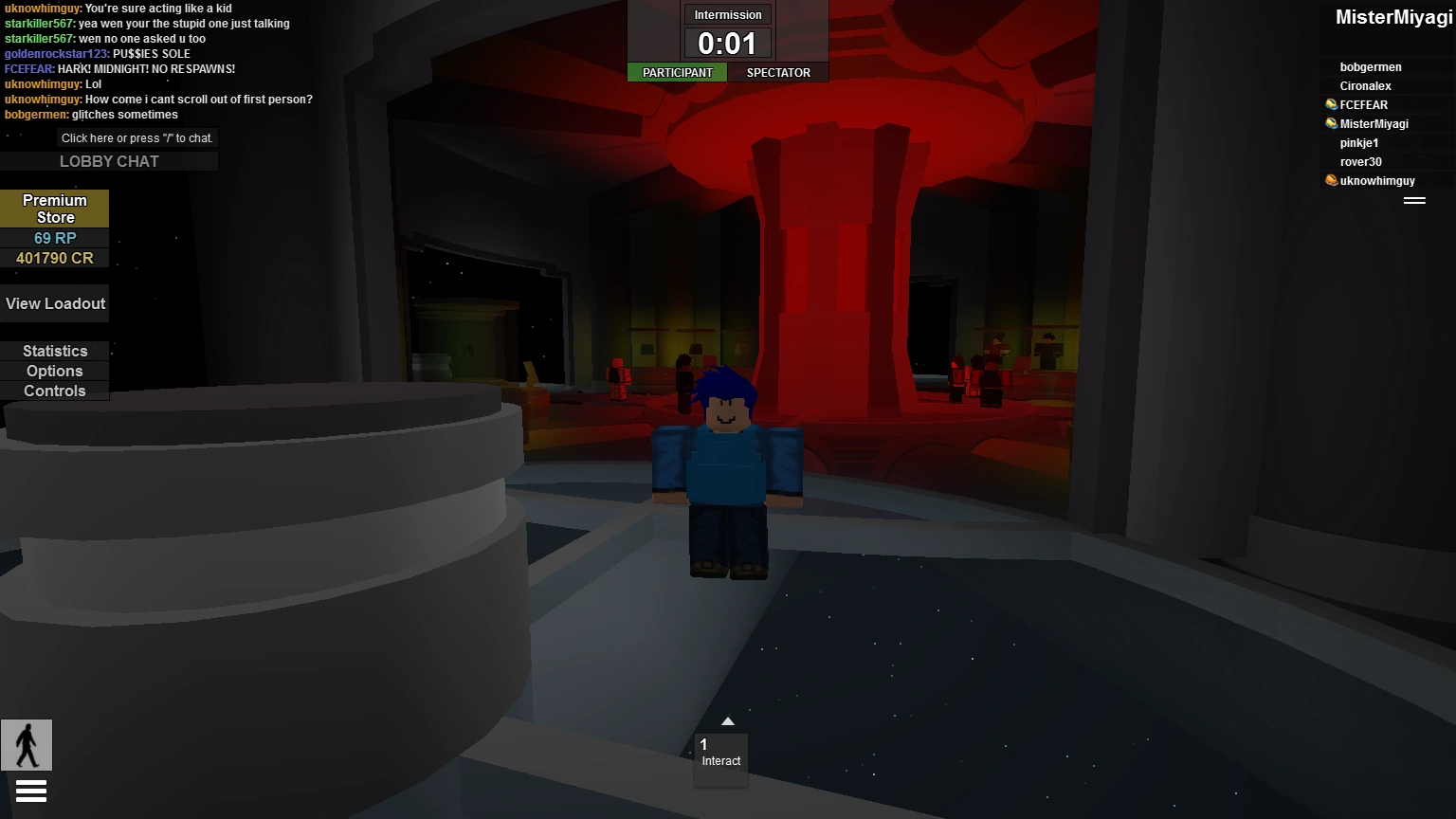Viewport: 1456px width, 819px height.
Task: Click the premium badge beside MisterMiyagi
Action: (x=1329, y=123)
